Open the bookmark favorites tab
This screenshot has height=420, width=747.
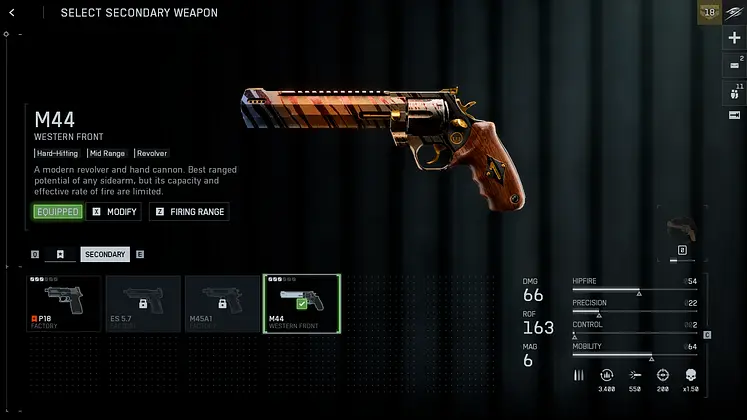pos(60,255)
